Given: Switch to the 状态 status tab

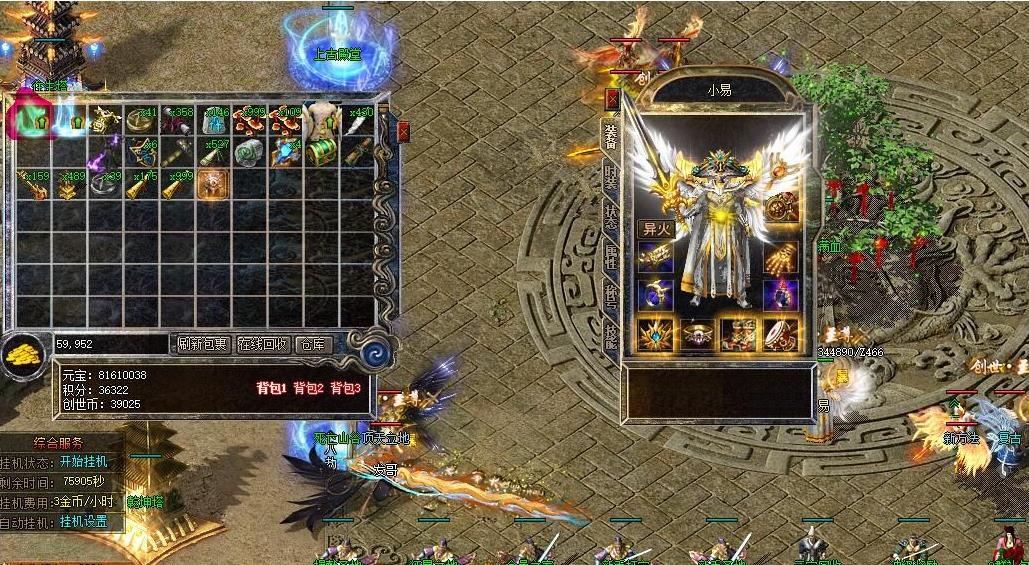Looking at the screenshot, I should pyautogui.click(x=609, y=218).
